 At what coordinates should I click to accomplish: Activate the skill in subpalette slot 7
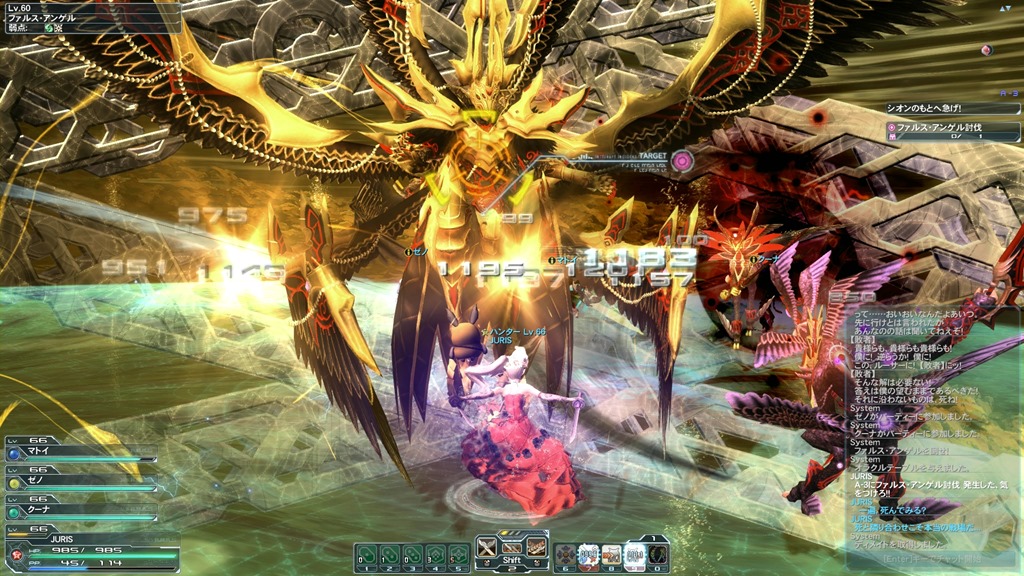pos(588,554)
